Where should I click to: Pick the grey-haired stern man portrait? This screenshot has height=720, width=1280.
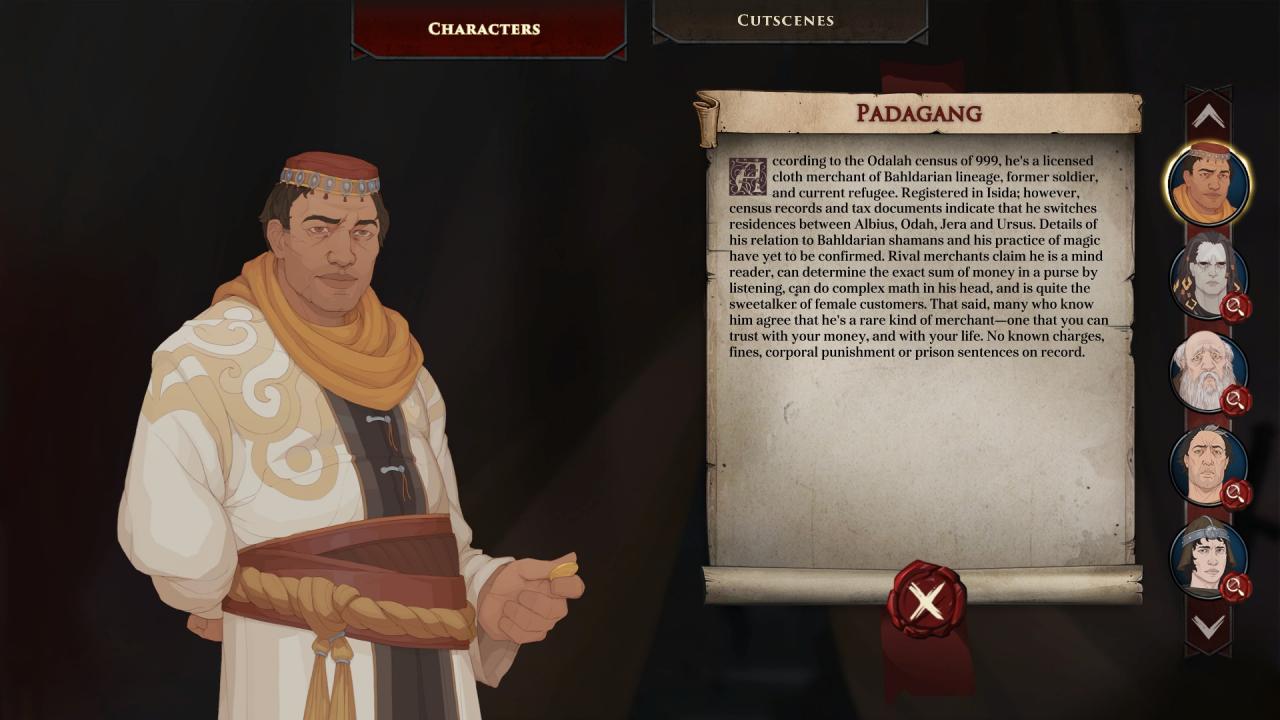coord(1208,465)
